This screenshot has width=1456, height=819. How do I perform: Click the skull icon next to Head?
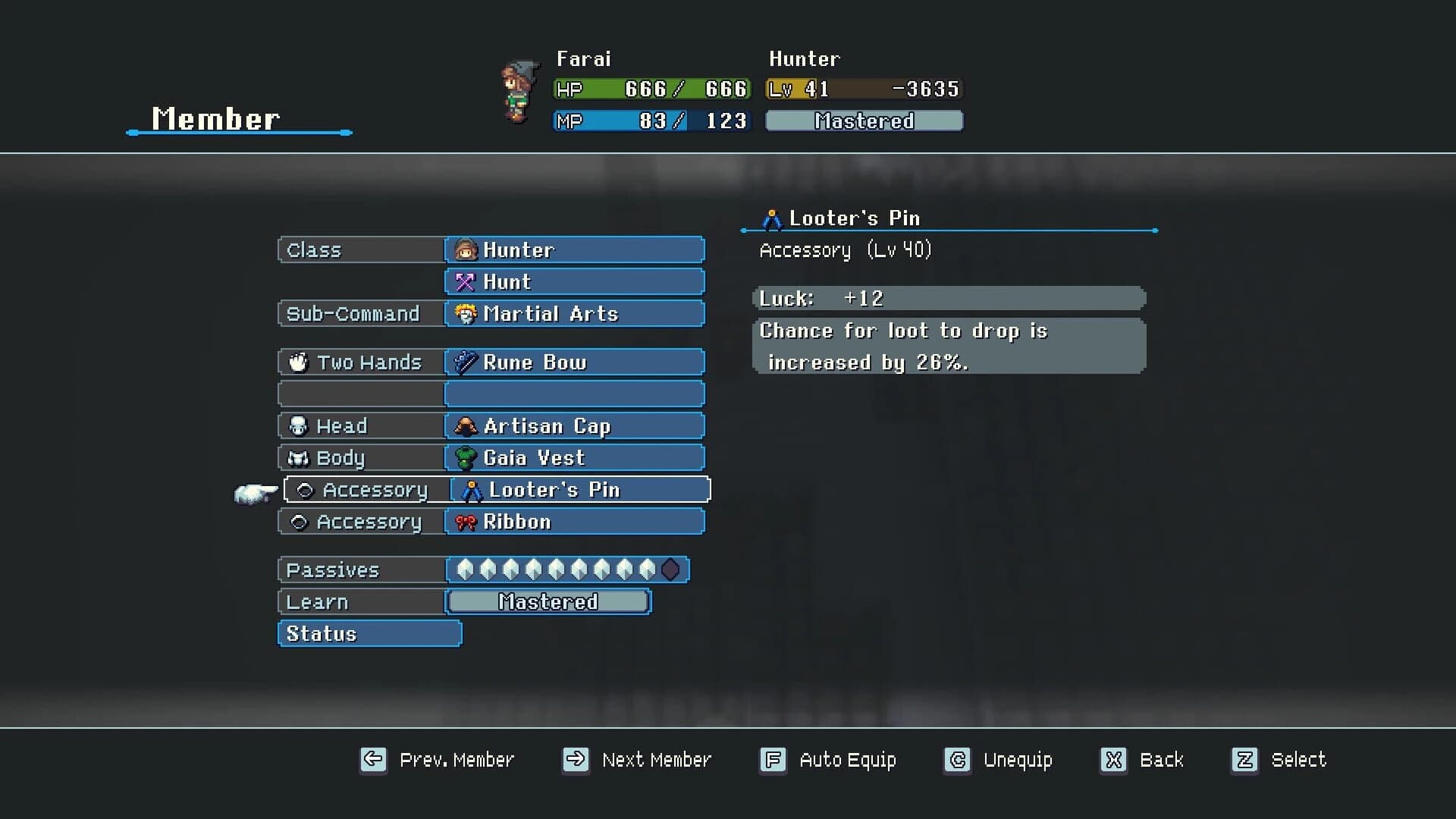coord(300,425)
